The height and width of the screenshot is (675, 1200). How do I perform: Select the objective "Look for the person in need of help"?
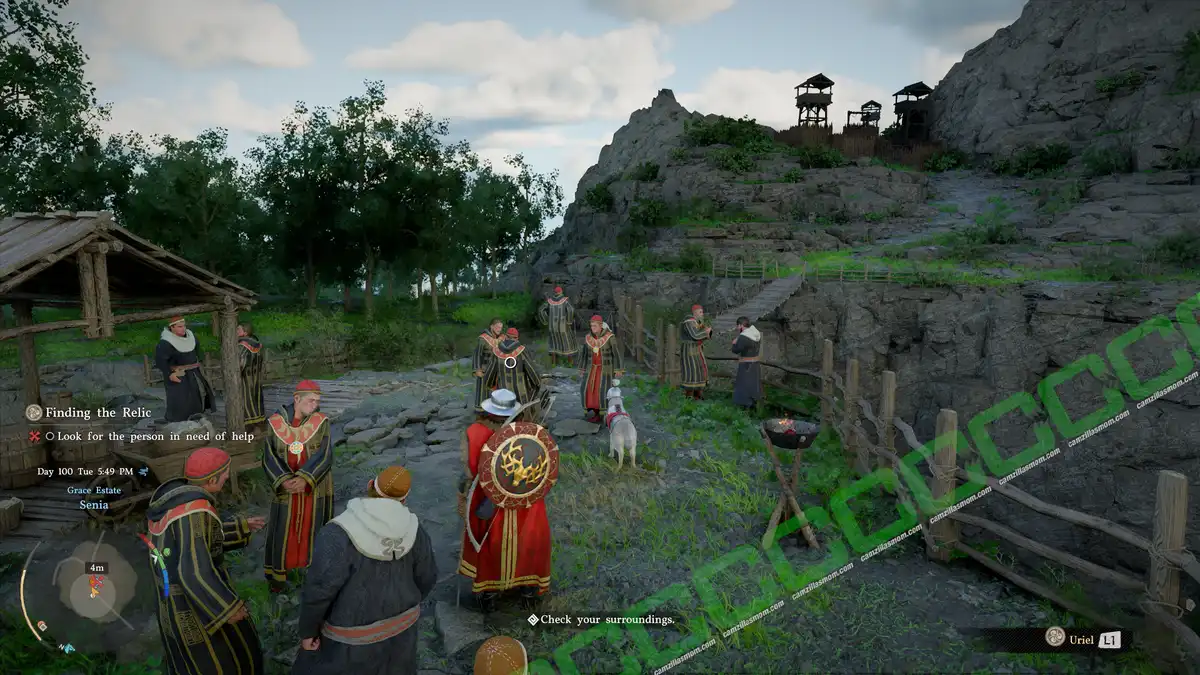click(155, 436)
